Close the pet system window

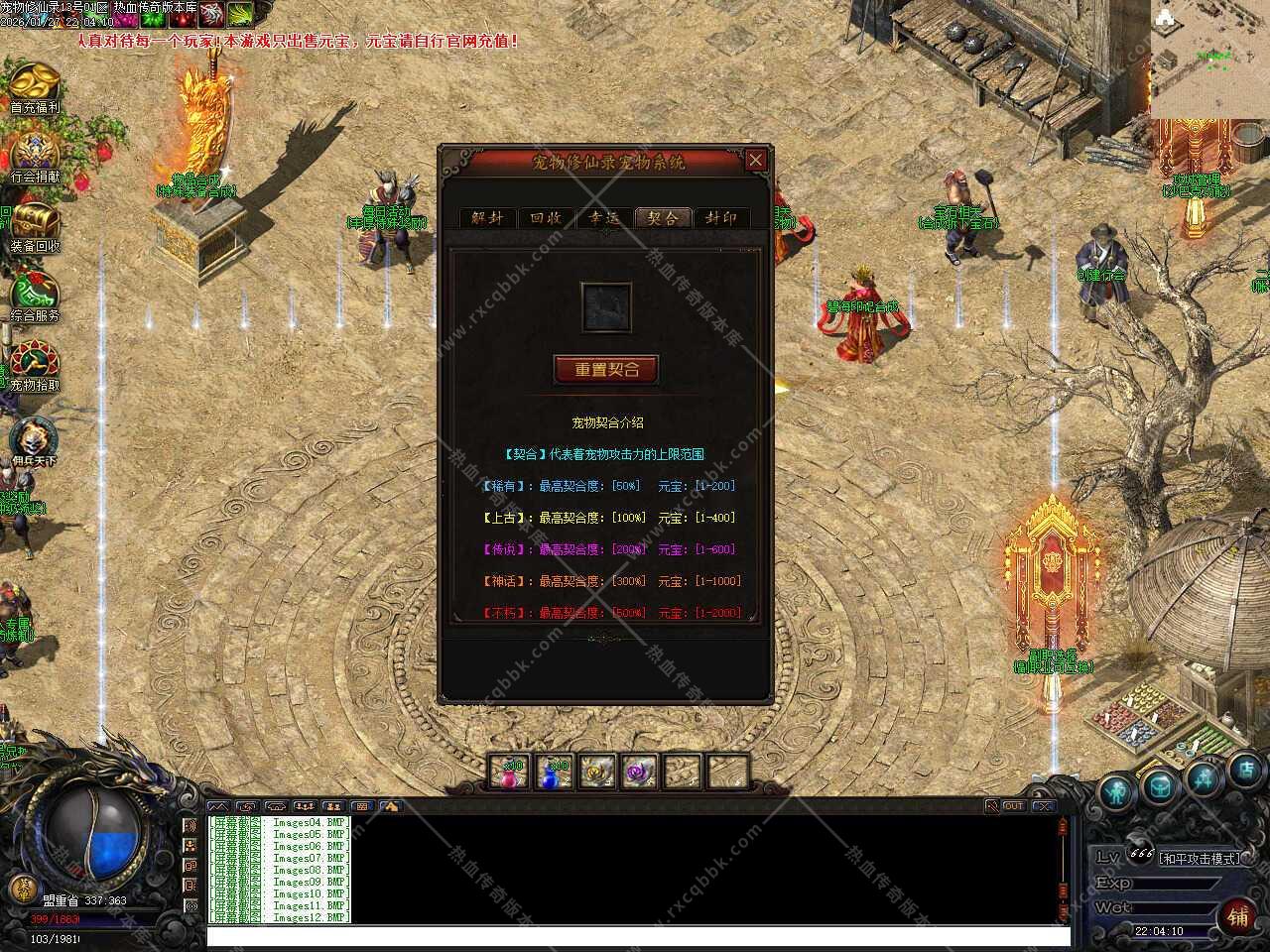tap(756, 160)
